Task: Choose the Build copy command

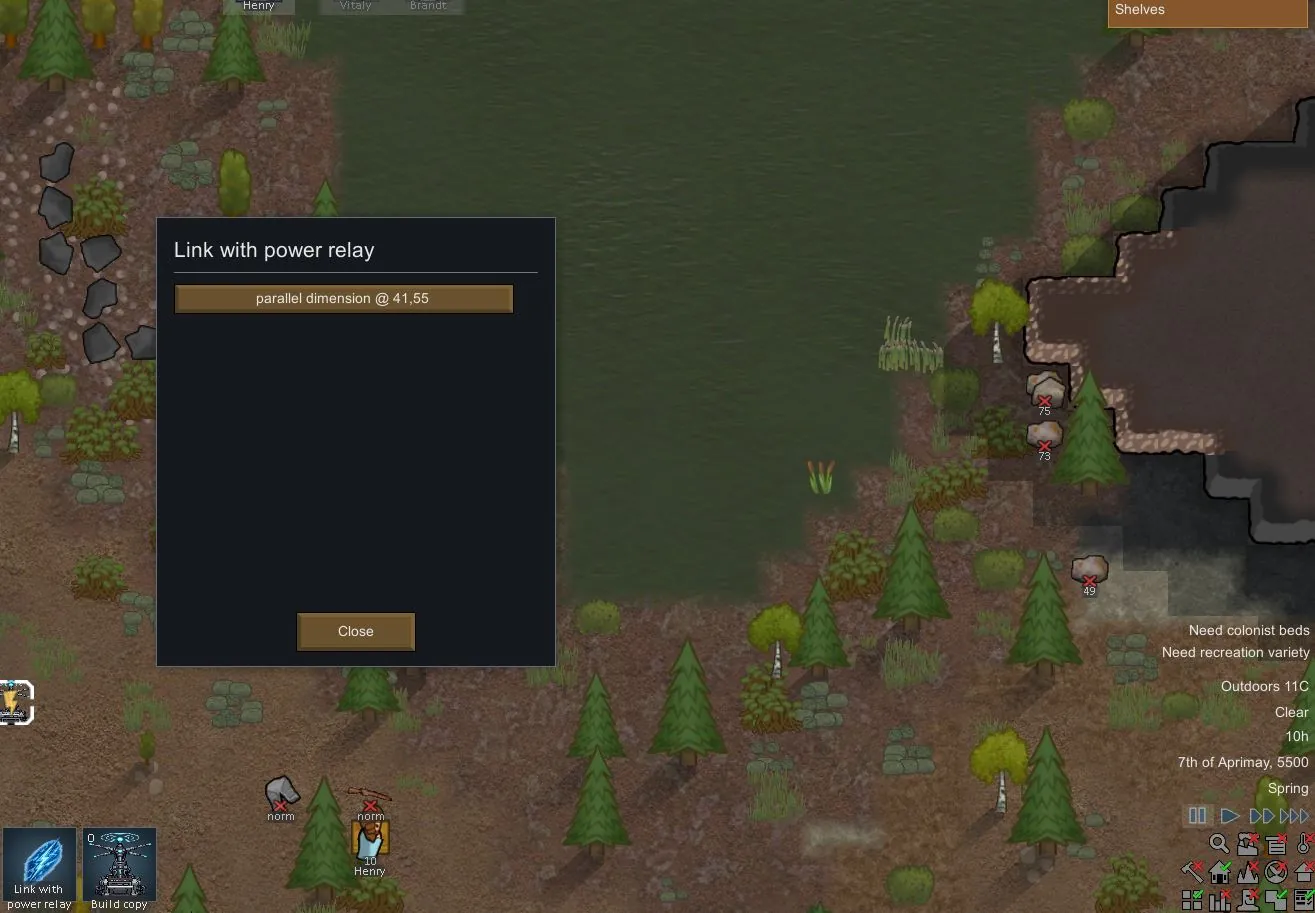Action: click(119, 868)
